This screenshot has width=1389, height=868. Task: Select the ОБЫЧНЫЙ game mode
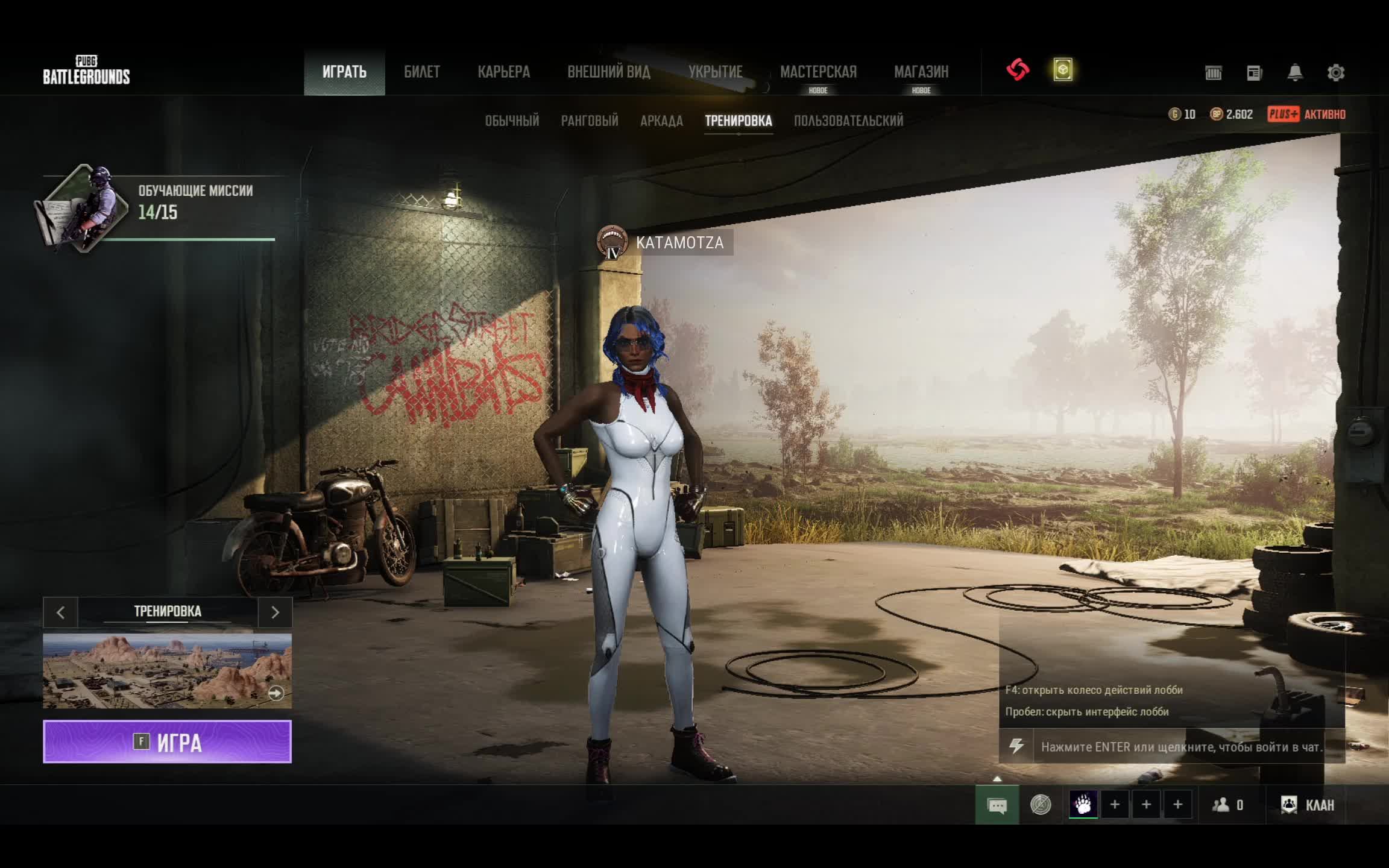(x=512, y=121)
